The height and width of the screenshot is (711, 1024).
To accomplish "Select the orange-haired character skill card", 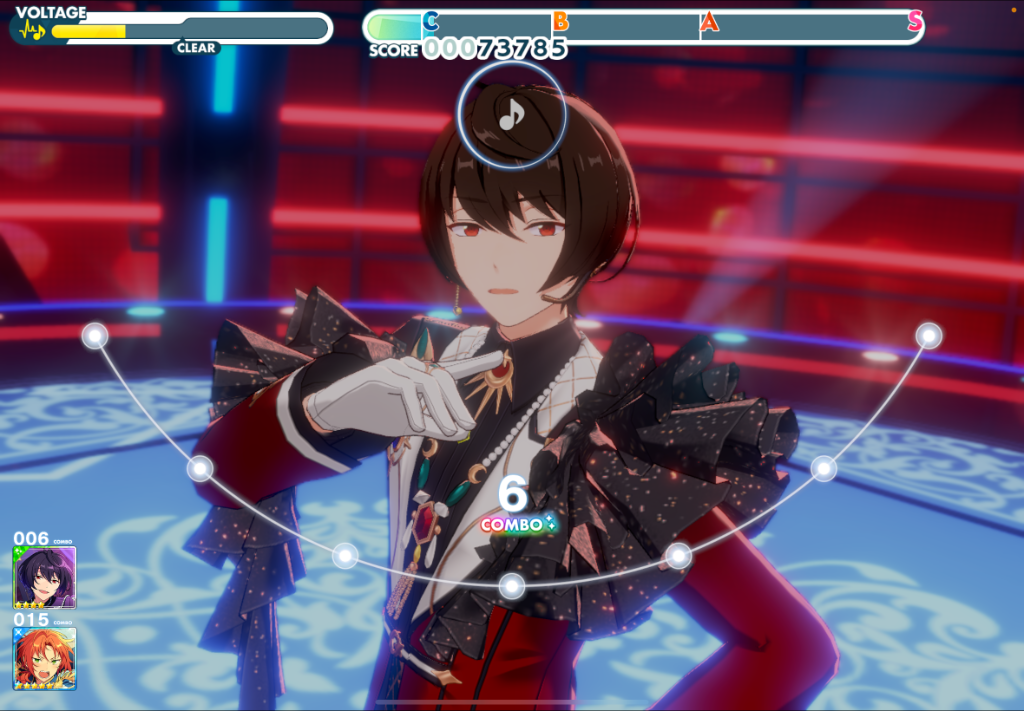I will point(44,658).
